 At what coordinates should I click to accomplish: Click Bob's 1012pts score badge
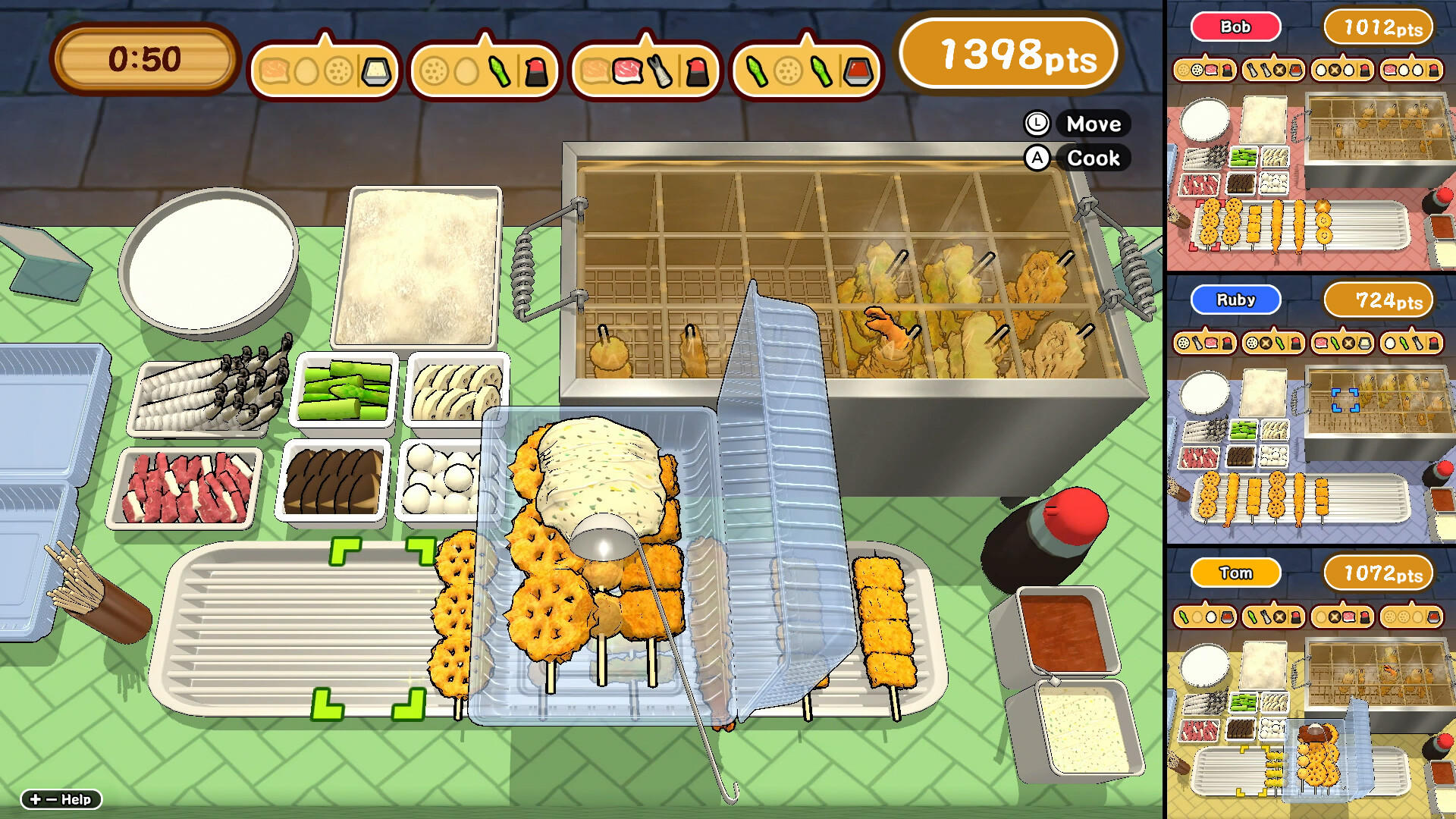click(1378, 26)
